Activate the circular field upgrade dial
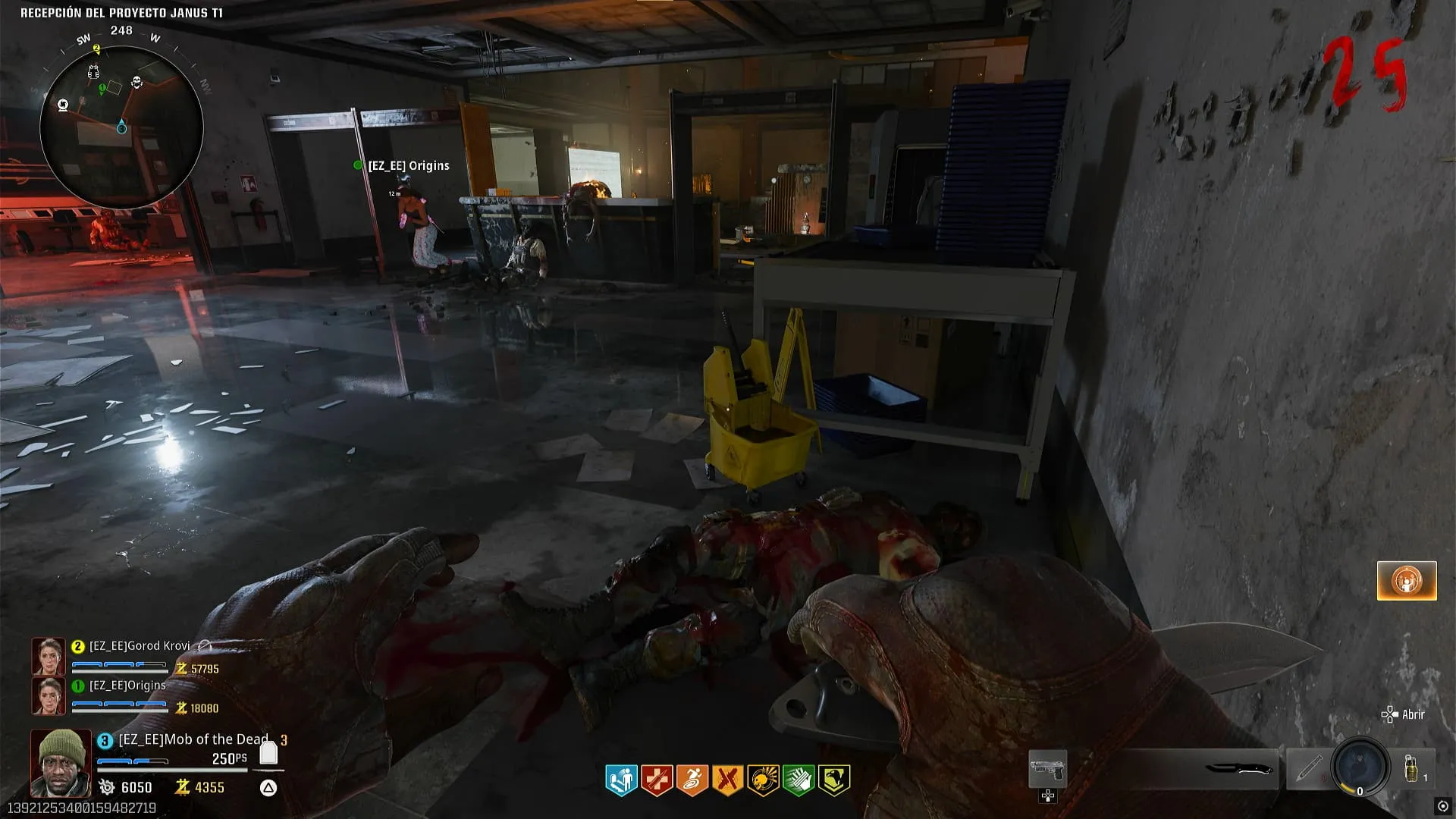 [x=1360, y=767]
